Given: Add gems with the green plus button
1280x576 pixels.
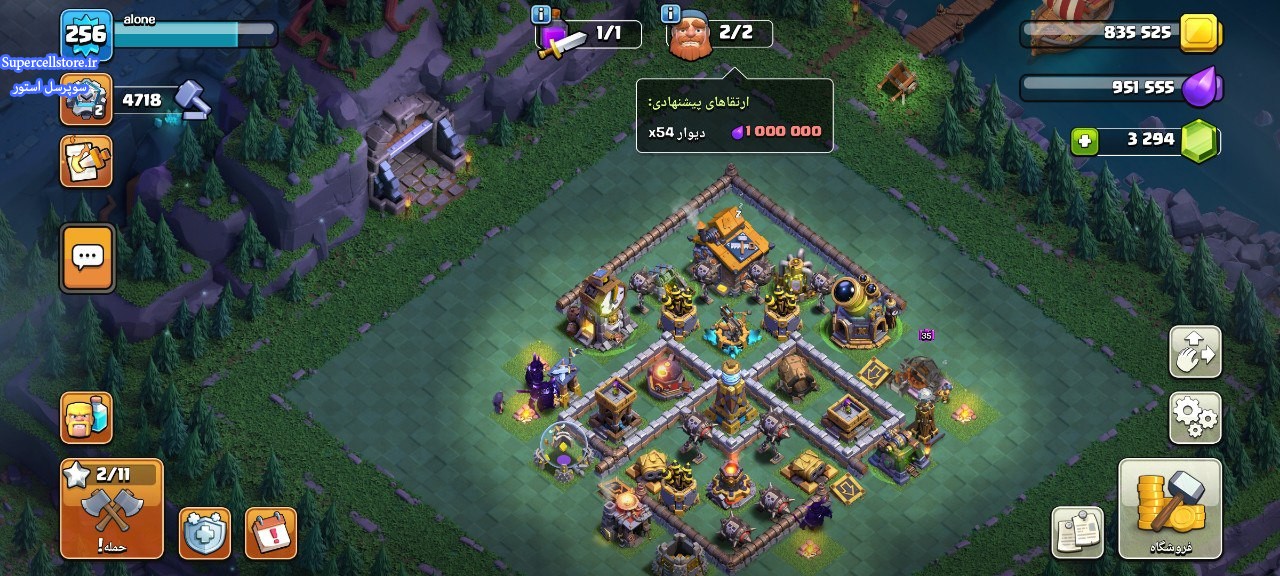Looking at the screenshot, I should (x=1084, y=141).
